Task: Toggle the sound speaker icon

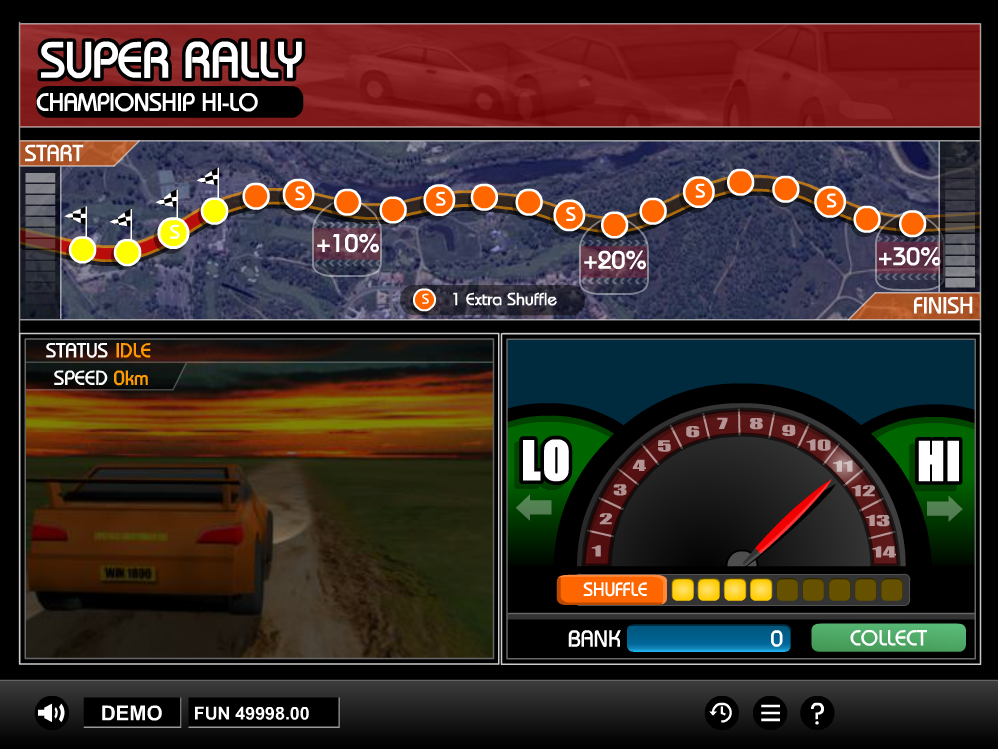Action: point(51,713)
